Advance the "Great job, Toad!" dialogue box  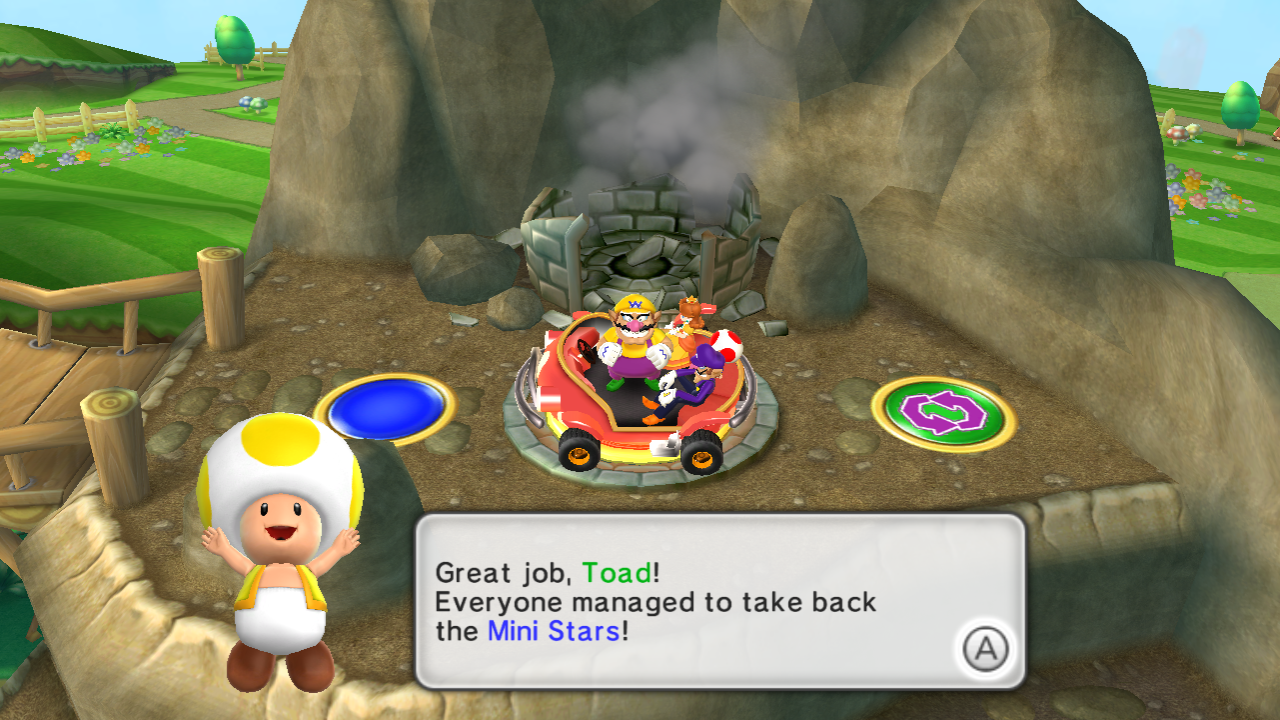(985, 650)
